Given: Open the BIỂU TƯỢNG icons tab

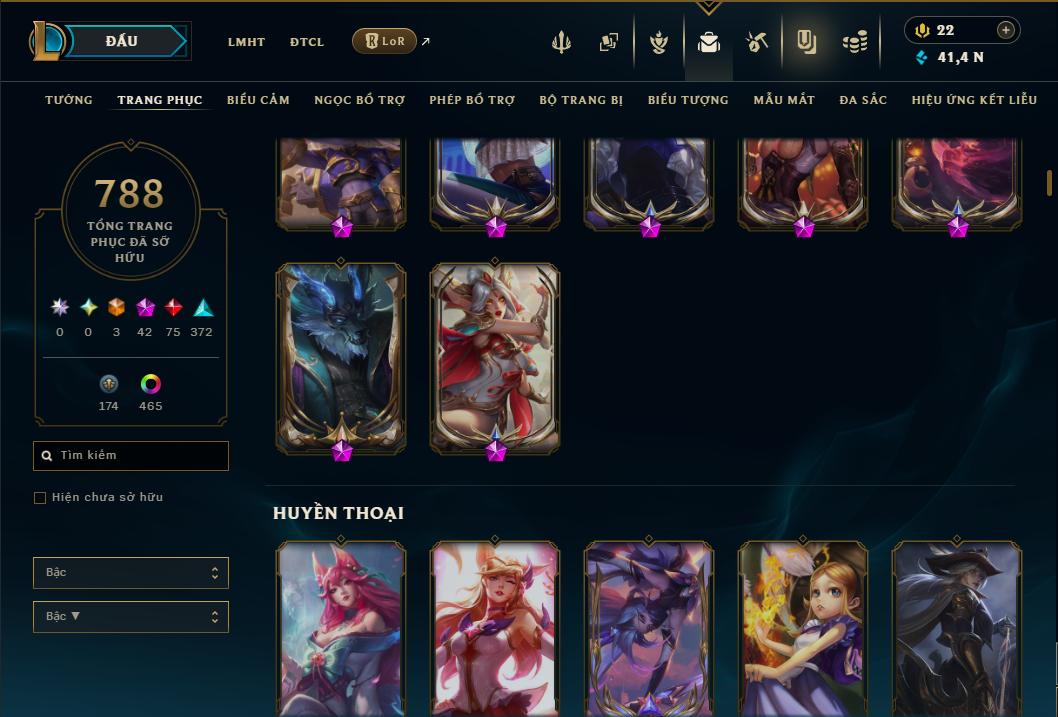Looking at the screenshot, I should click(688, 100).
